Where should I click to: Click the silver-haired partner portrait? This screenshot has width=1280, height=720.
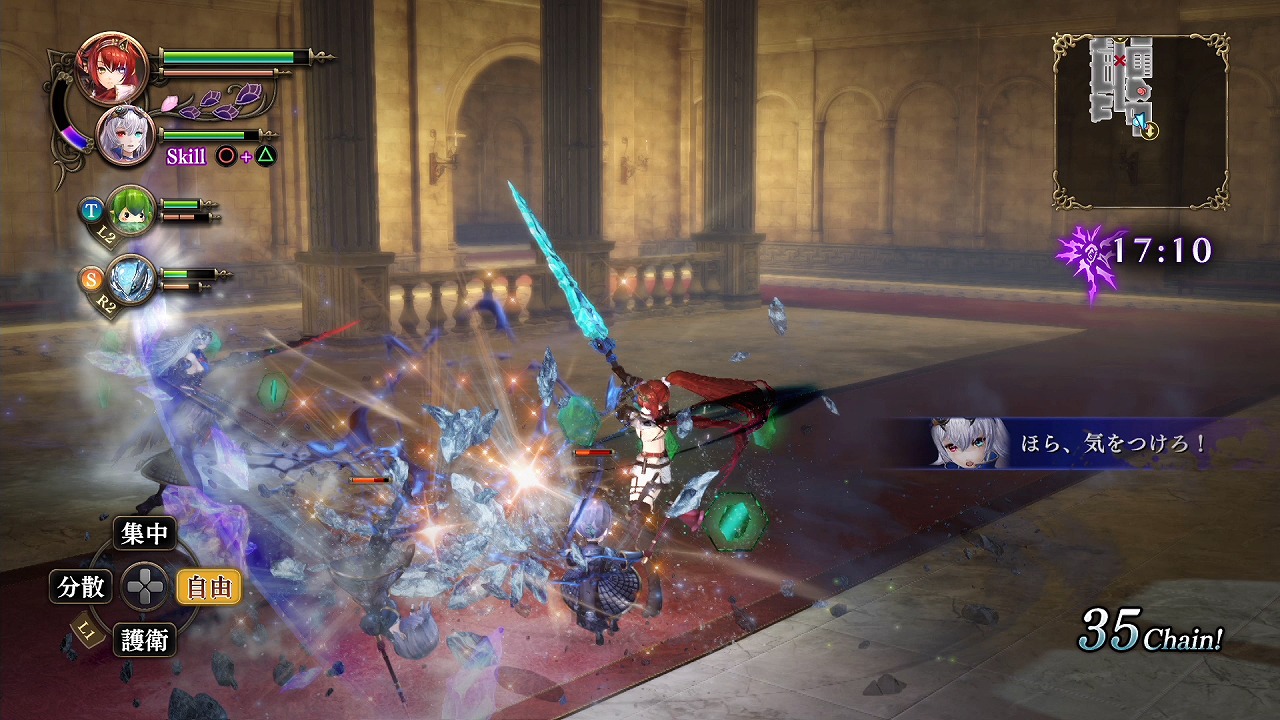(x=126, y=137)
